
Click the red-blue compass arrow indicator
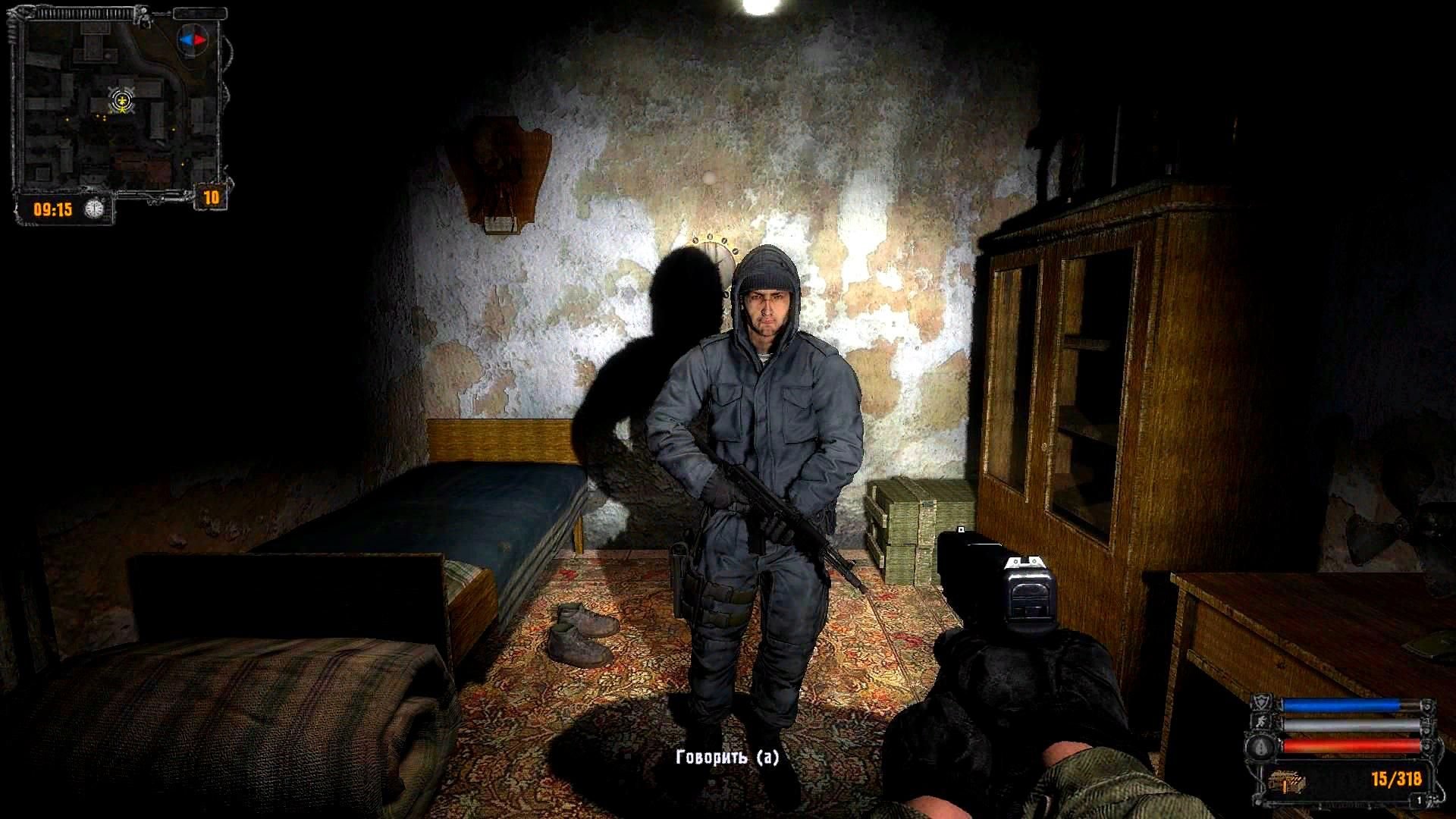(x=192, y=39)
